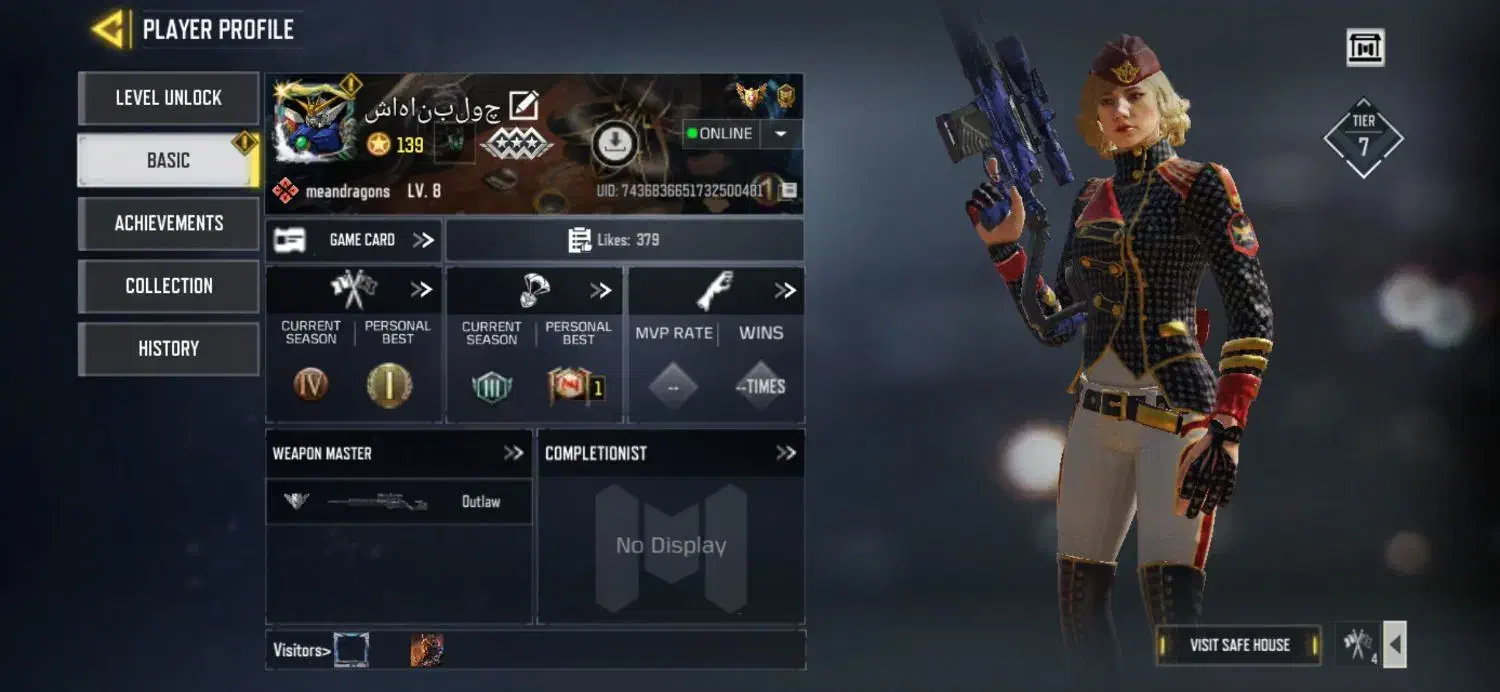Select the Basic tab
Viewport: 1500px width, 692px height.
[168, 160]
